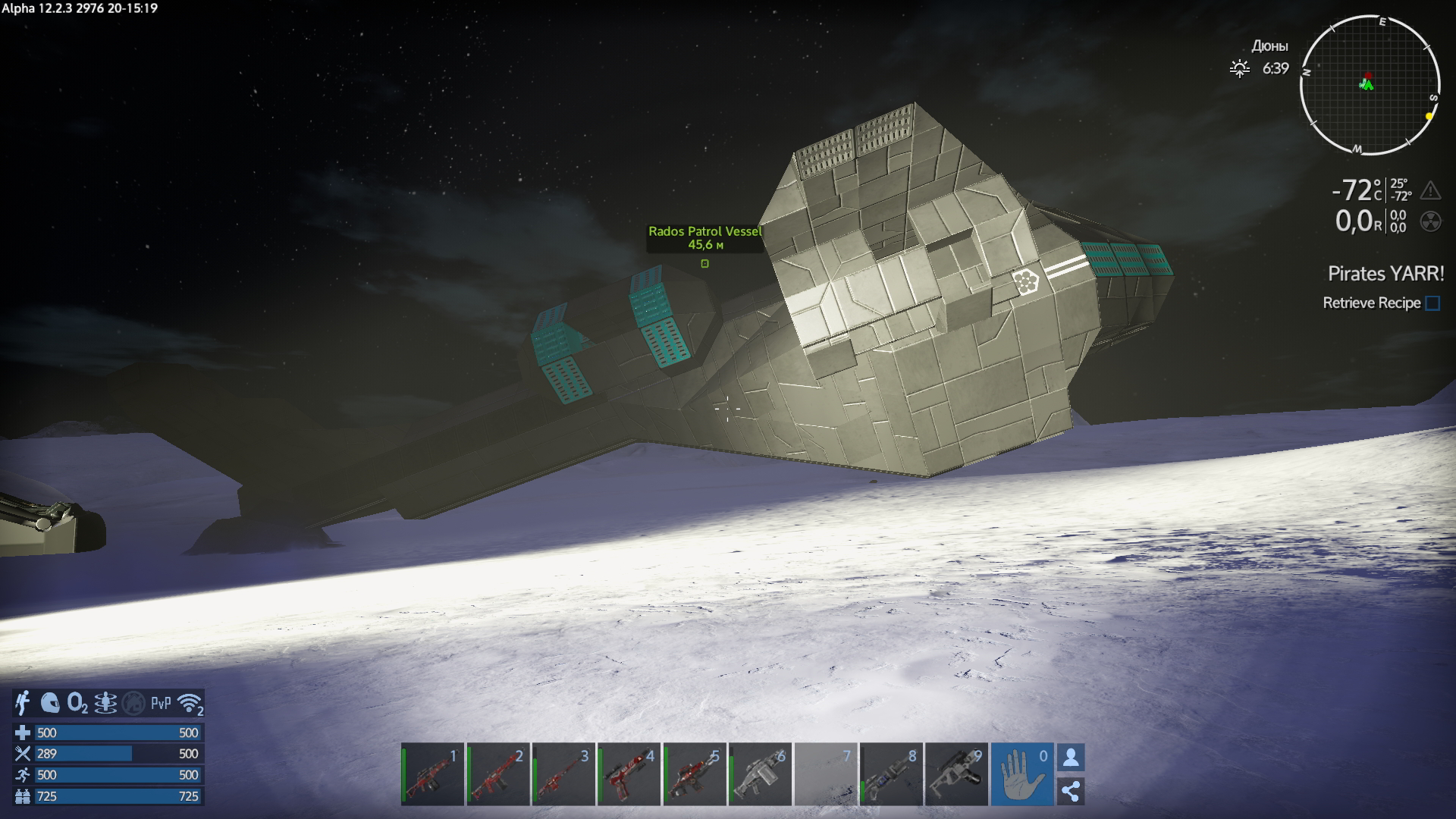Click the PvP status indicator

point(161,704)
